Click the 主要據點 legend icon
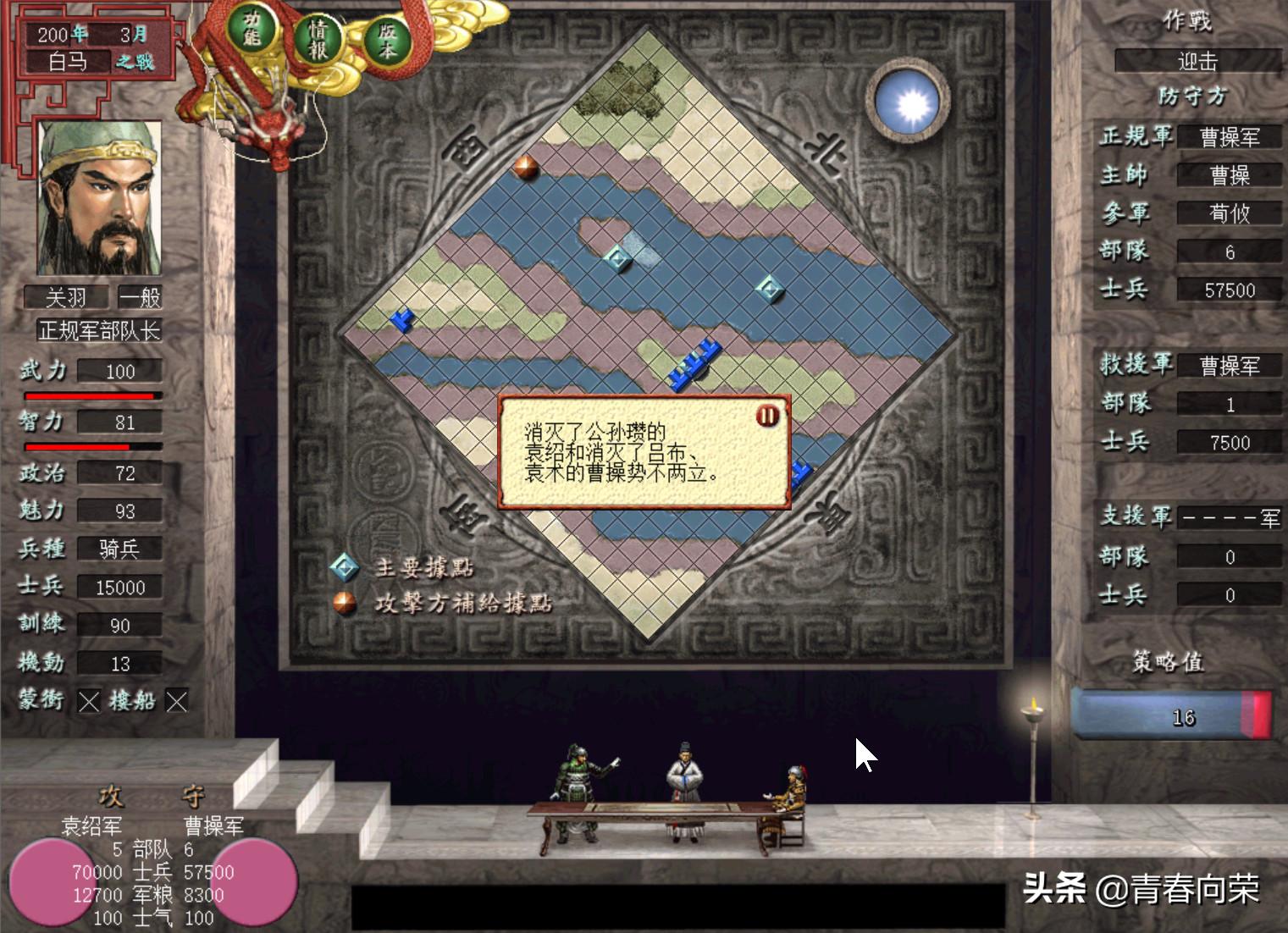This screenshot has width=1288, height=933. [x=346, y=568]
